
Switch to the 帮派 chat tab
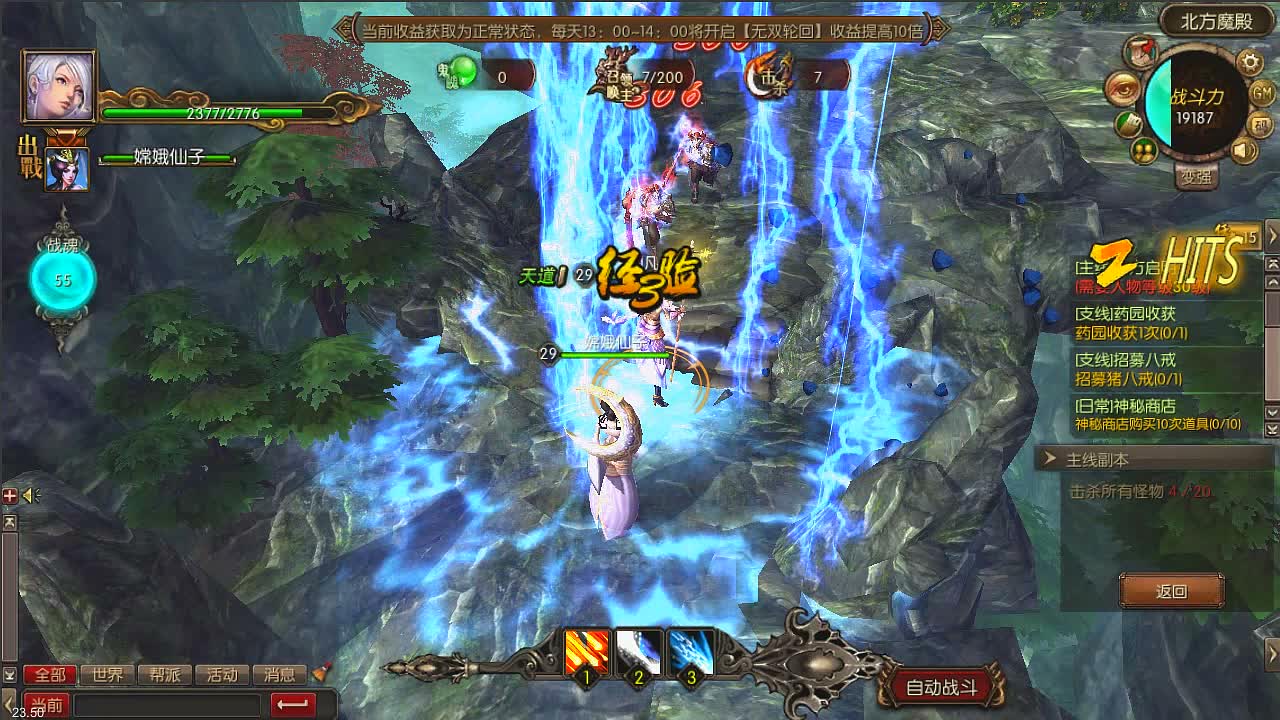pyautogui.click(x=167, y=673)
